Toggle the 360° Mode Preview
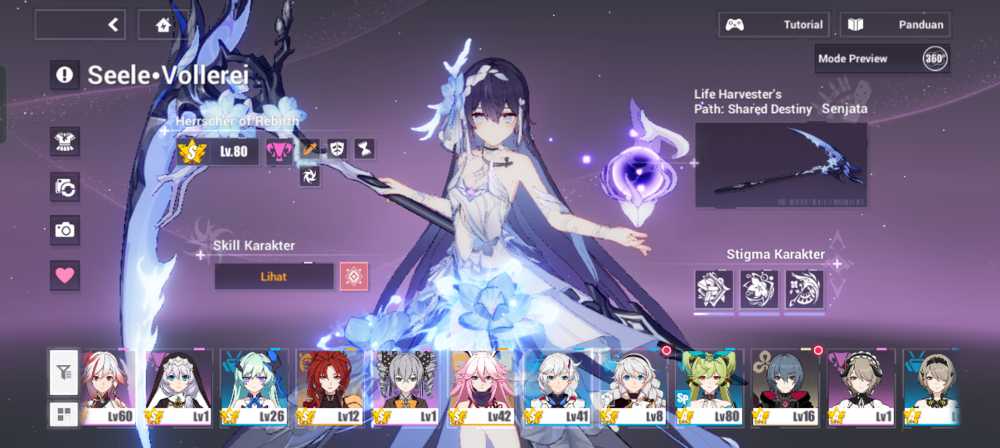This screenshot has height=448, width=1000. (x=934, y=58)
